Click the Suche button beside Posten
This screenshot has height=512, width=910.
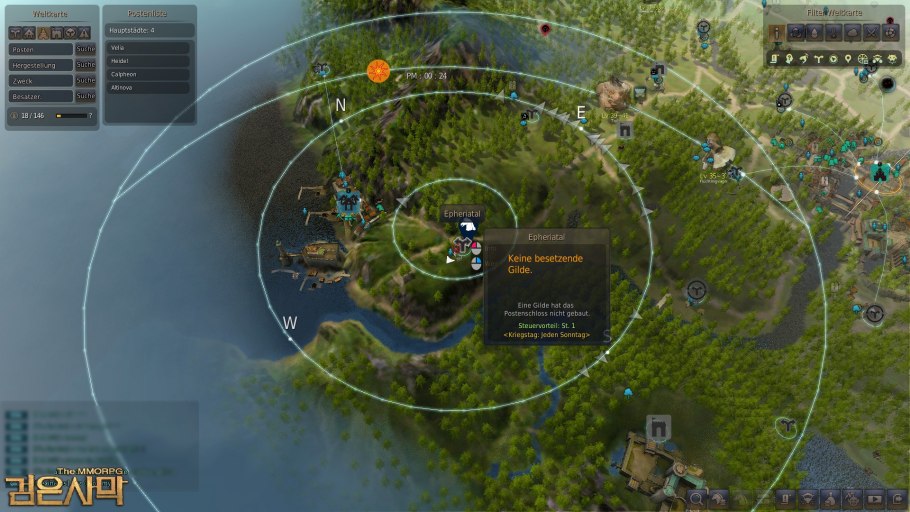[x=86, y=48]
